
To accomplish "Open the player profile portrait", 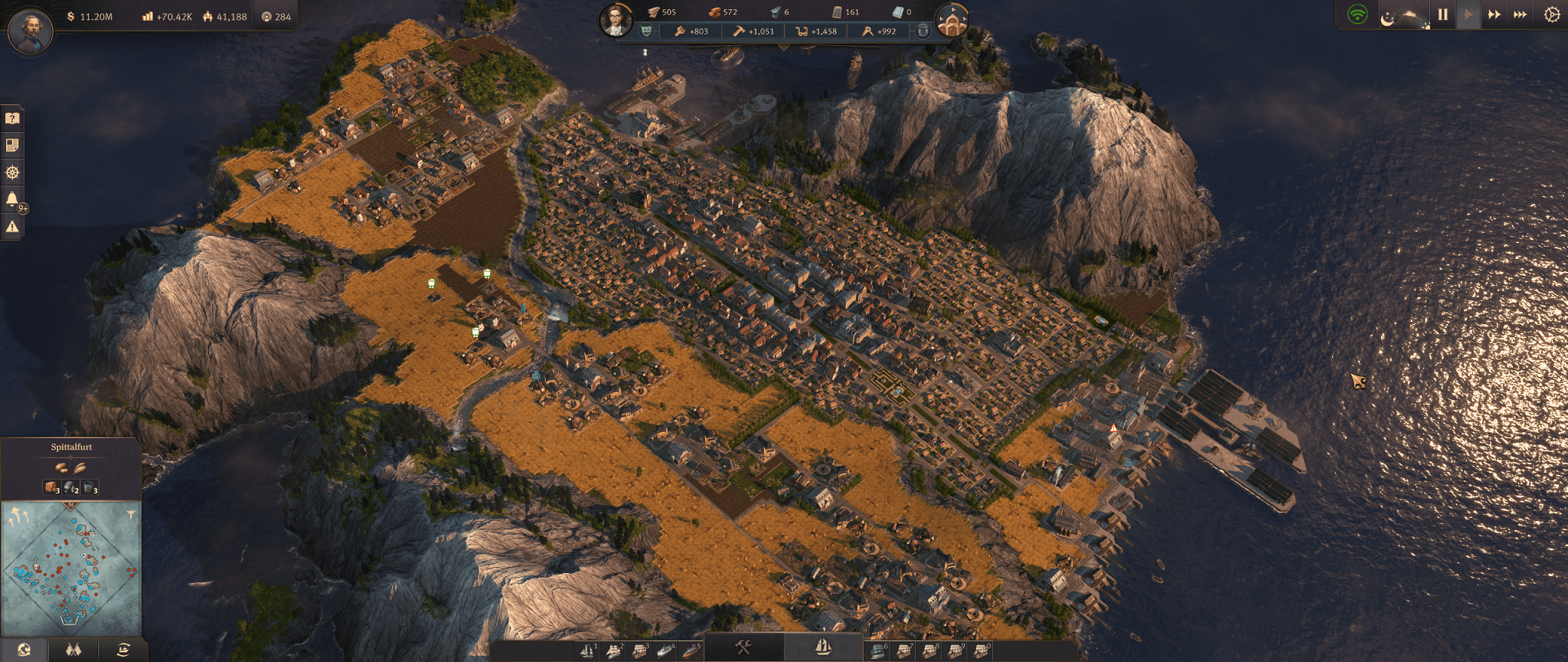I will click(x=31, y=31).
